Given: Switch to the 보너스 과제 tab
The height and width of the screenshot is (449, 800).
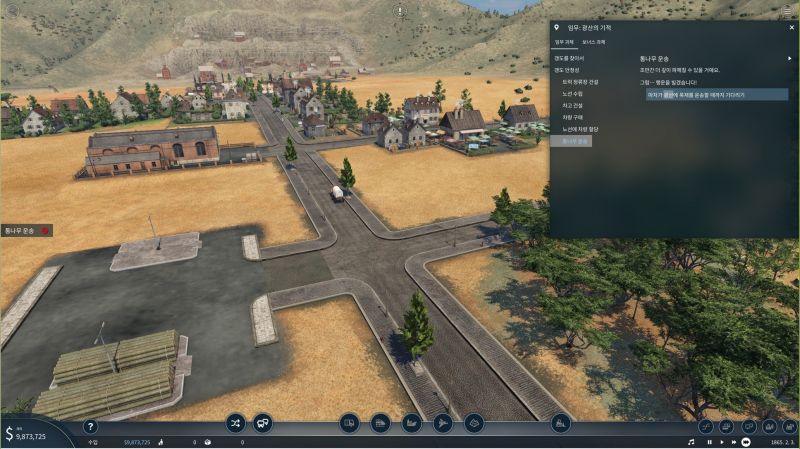Looking at the screenshot, I should click(594, 43).
